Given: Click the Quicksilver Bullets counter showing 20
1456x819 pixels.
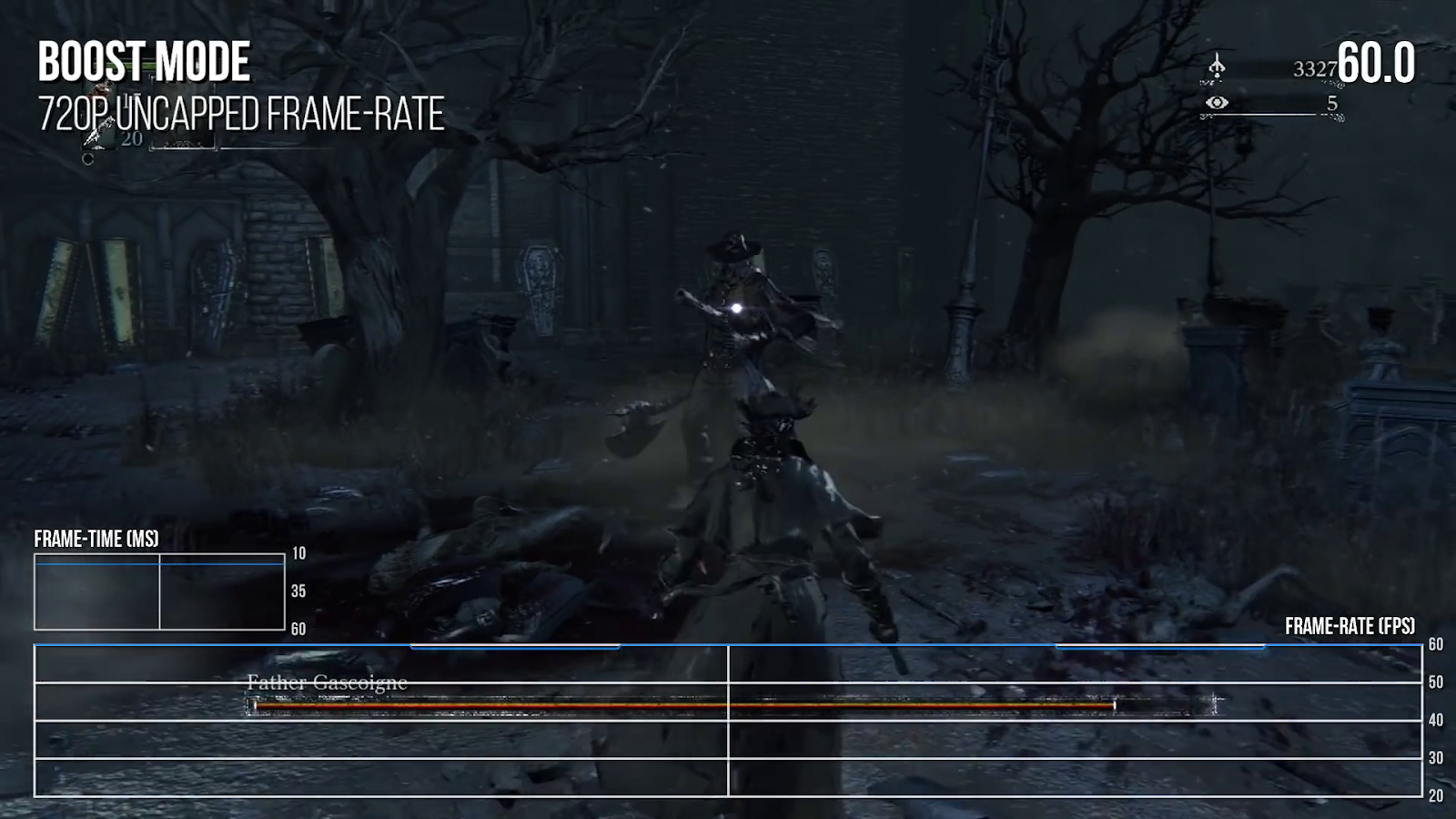Looking at the screenshot, I should pyautogui.click(x=130, y=138).
